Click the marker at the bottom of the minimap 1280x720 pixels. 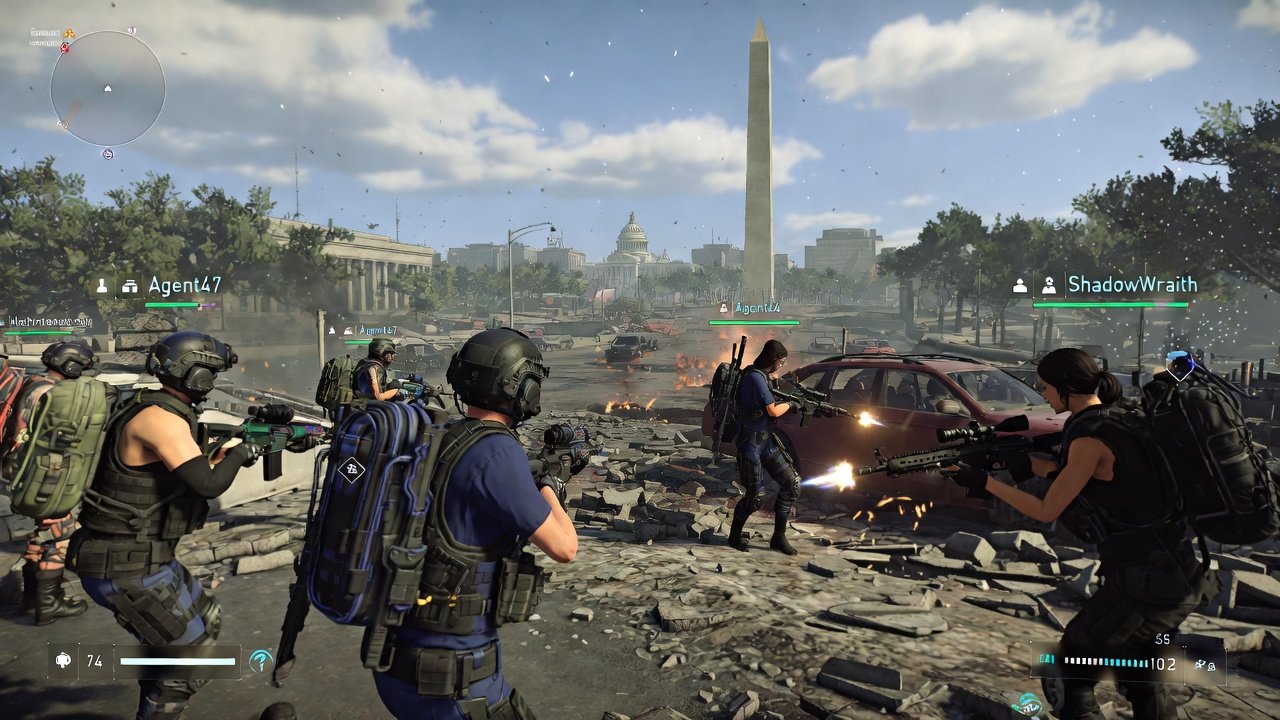pos(107,153)
